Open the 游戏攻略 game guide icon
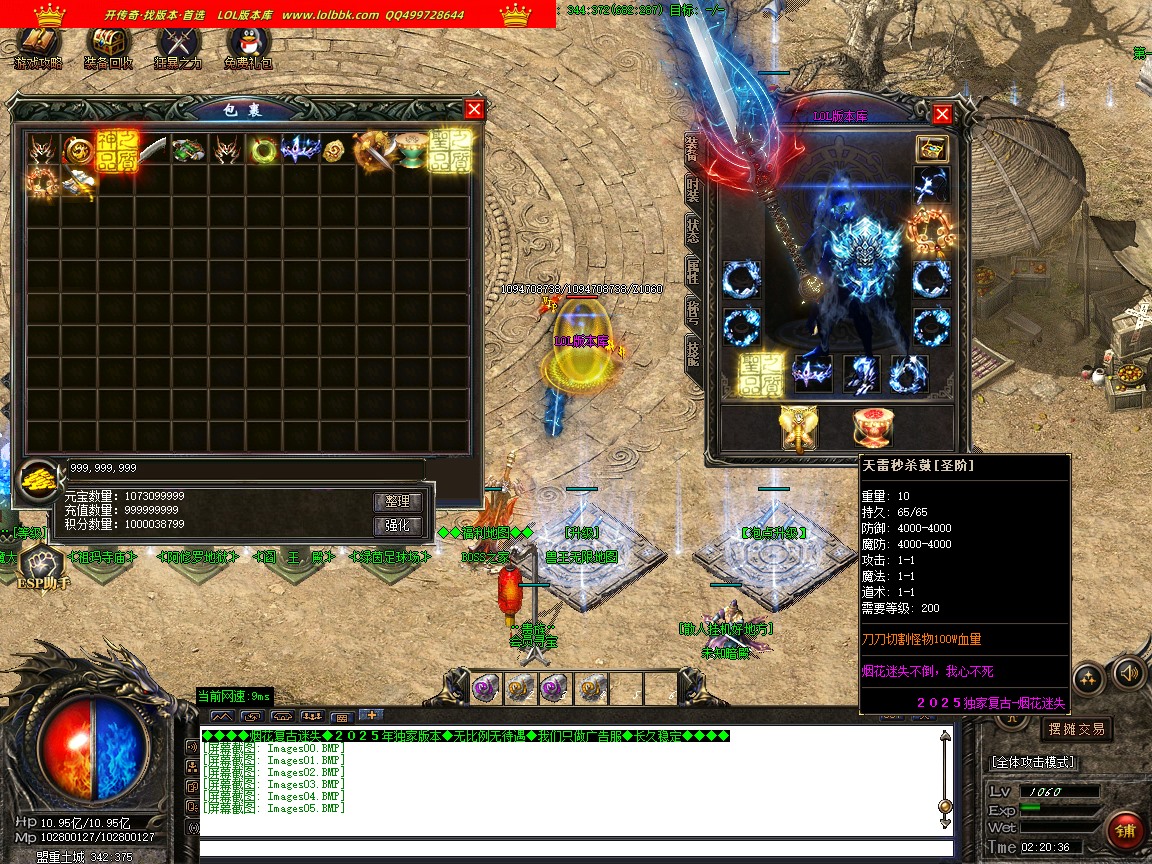1152x864 pixels. [38, 45]
